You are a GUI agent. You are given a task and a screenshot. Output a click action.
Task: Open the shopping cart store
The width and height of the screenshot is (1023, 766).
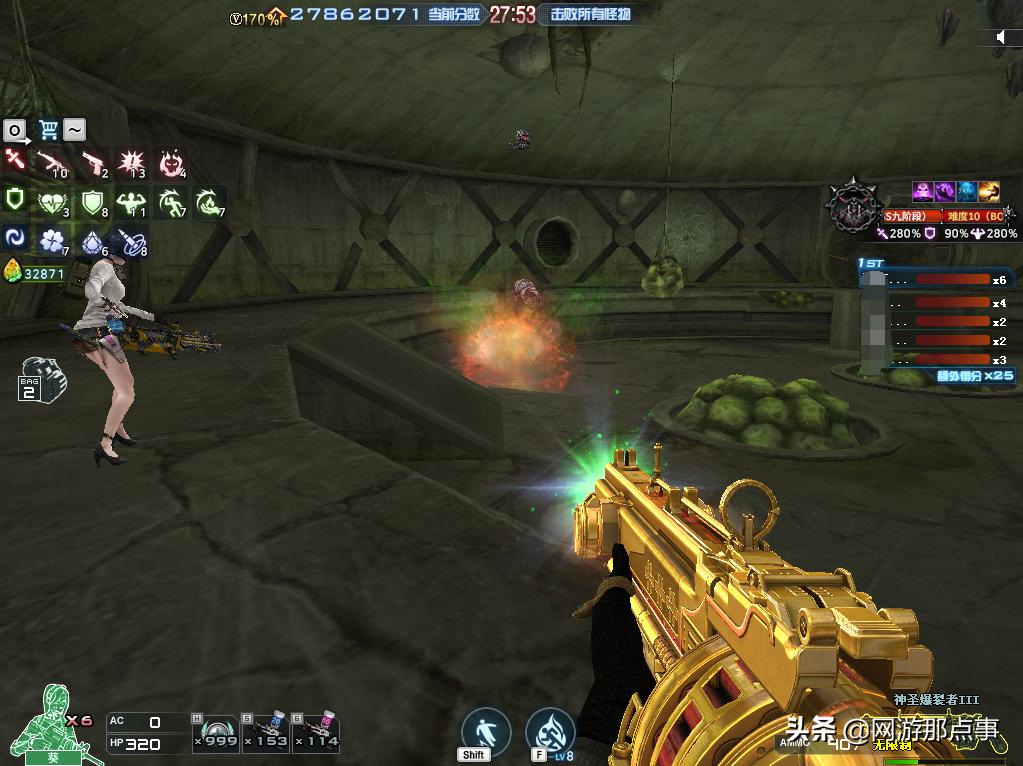47,129
